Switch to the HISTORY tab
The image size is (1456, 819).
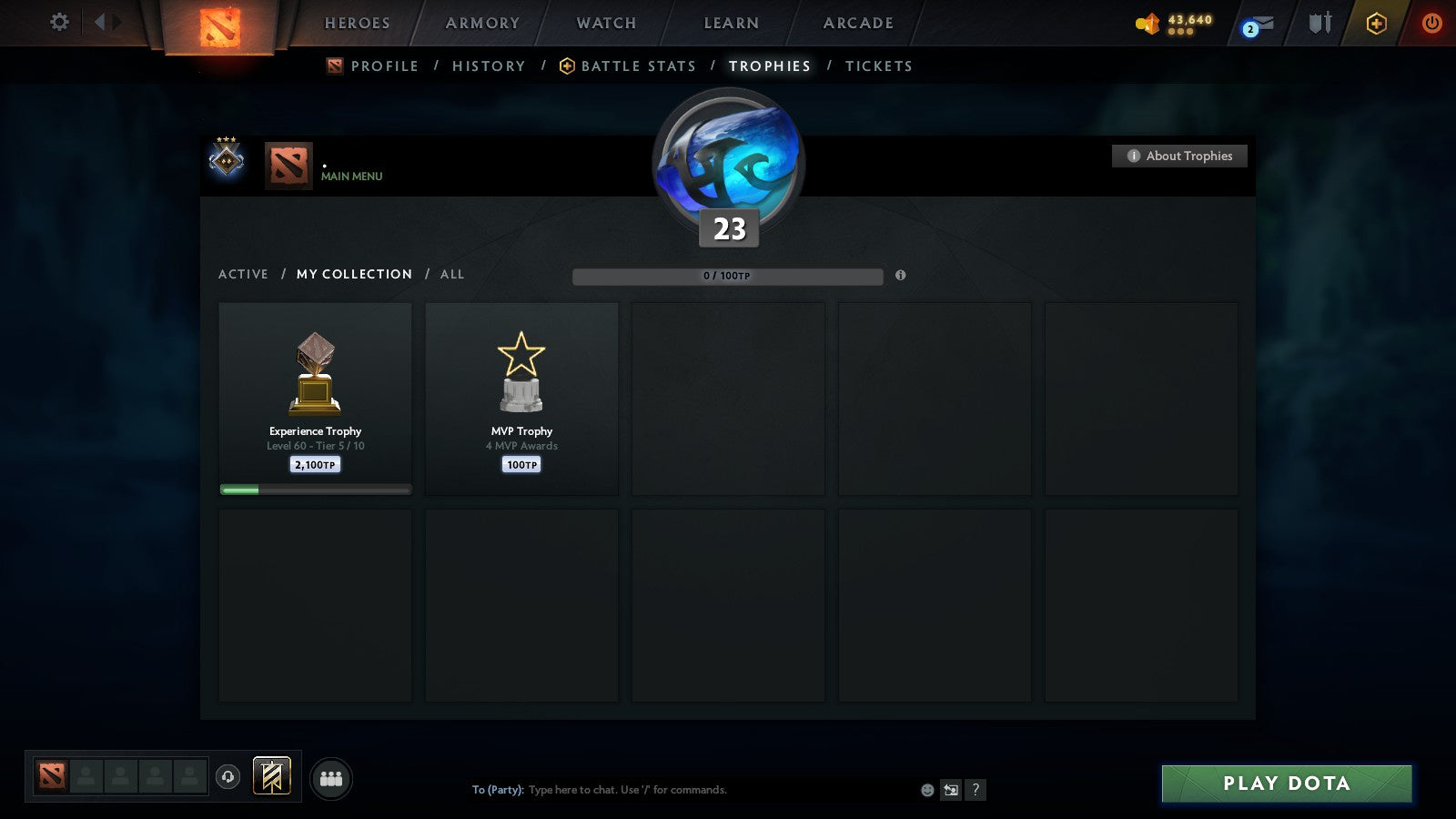[x=489, y=66]
